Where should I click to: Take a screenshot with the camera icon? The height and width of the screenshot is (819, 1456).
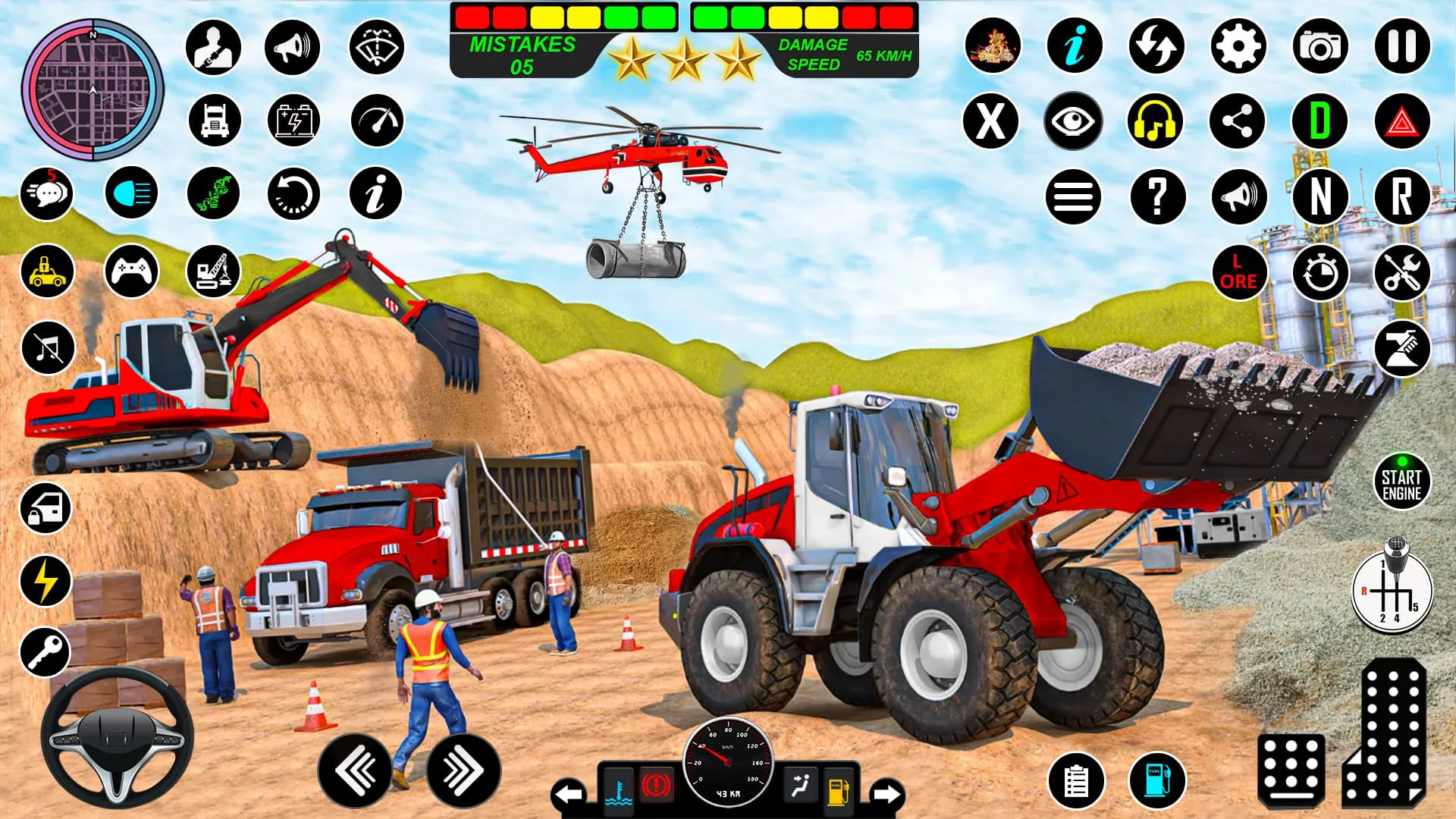pyautogui.click(x=1321, y=45)
